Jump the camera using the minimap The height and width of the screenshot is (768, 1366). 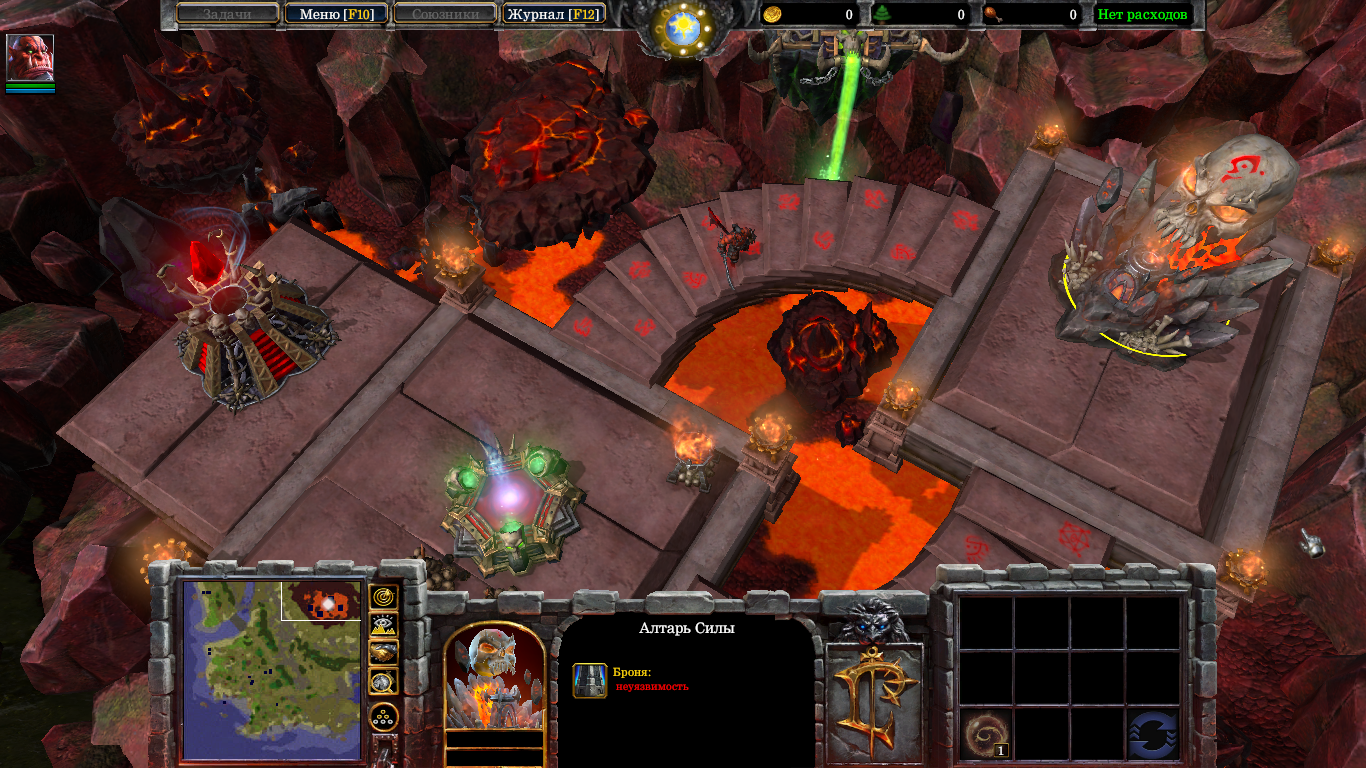click(270, 670)
